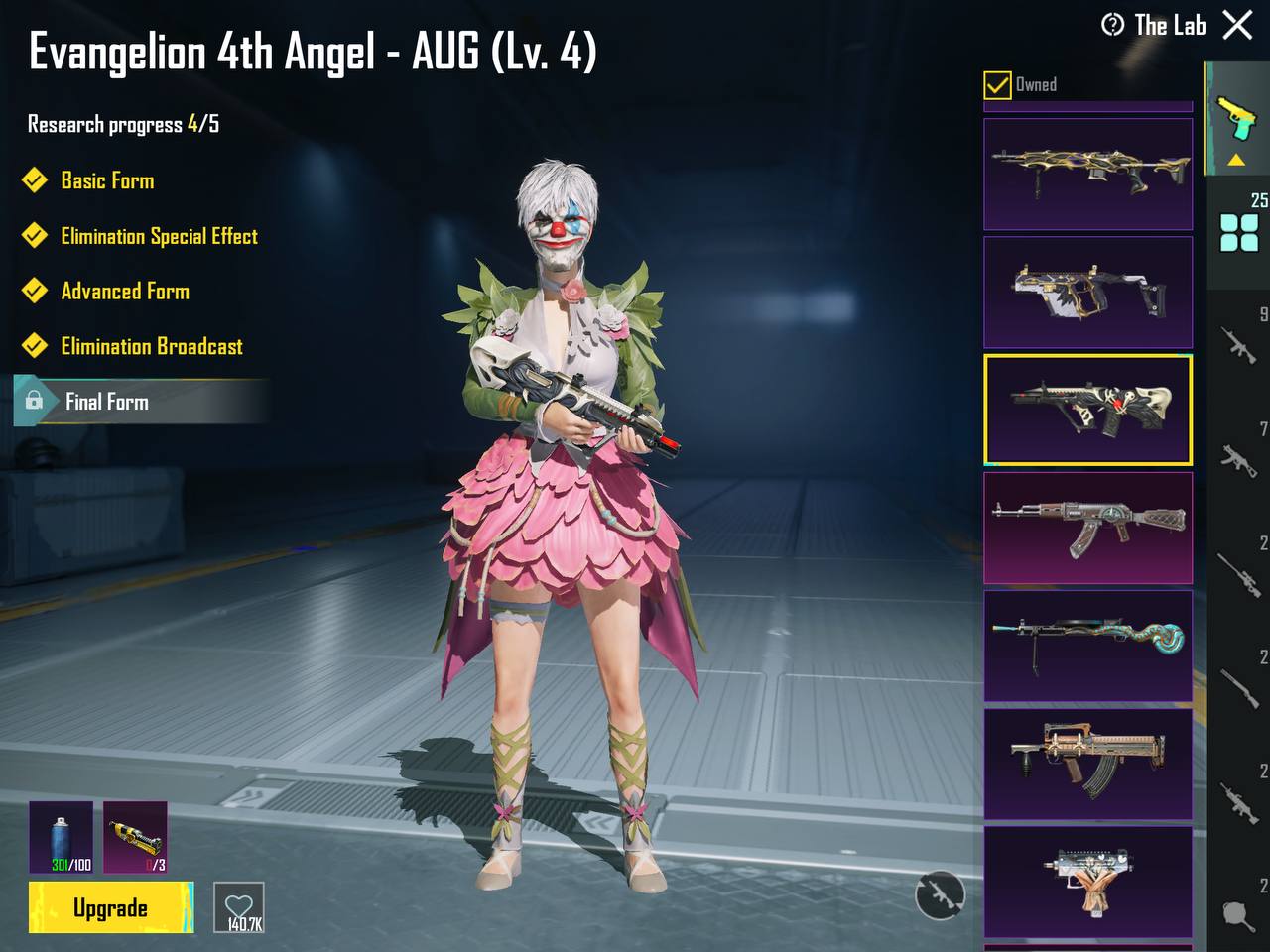
Task: Select the blue spray paint material slot
Action: [x=61, y=837]
